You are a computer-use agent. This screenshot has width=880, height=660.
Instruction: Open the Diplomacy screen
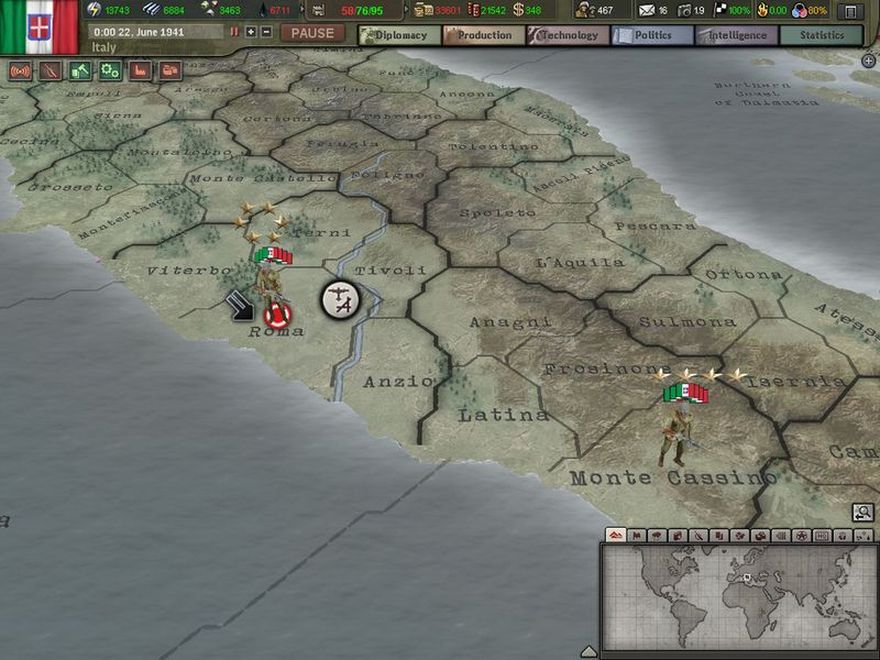point(399,35)
